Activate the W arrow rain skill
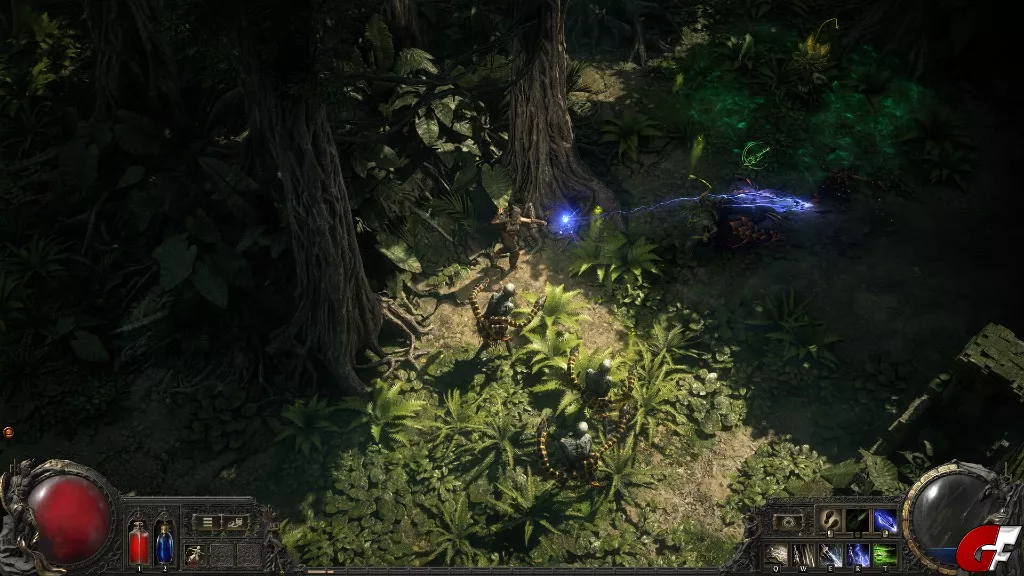The height and width of the screenshot is (576, 1024). (803, 553)
